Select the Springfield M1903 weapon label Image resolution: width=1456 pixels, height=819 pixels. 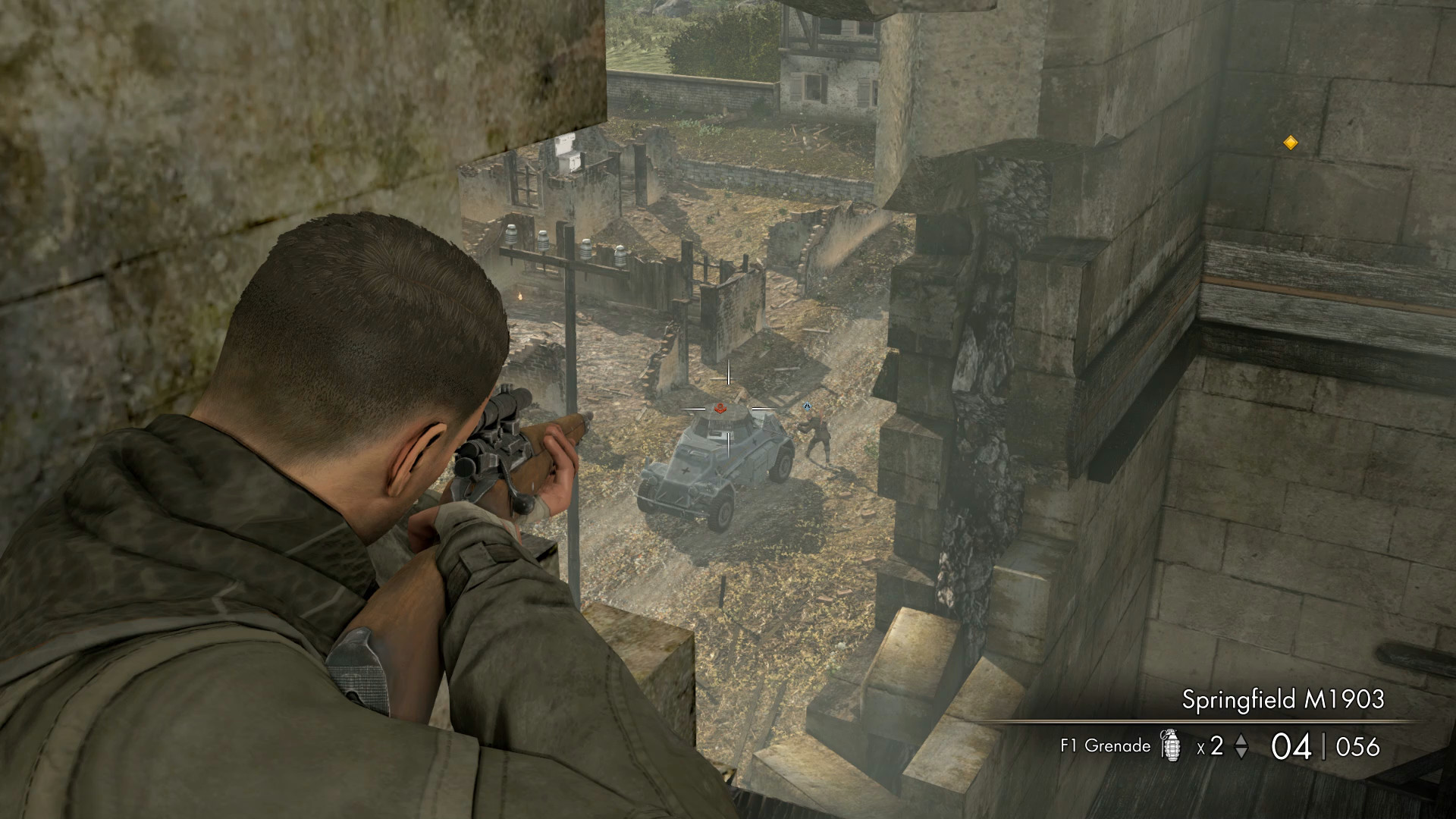(1282, 699)
